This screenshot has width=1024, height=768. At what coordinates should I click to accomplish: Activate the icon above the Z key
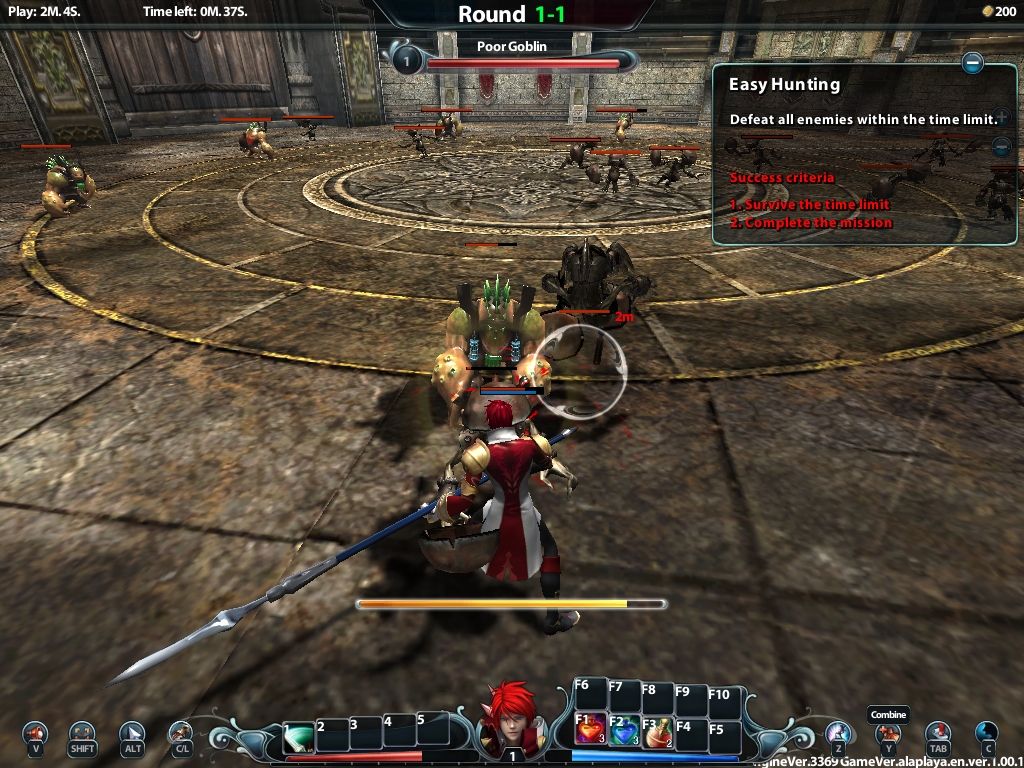click(x=838, y=733)
